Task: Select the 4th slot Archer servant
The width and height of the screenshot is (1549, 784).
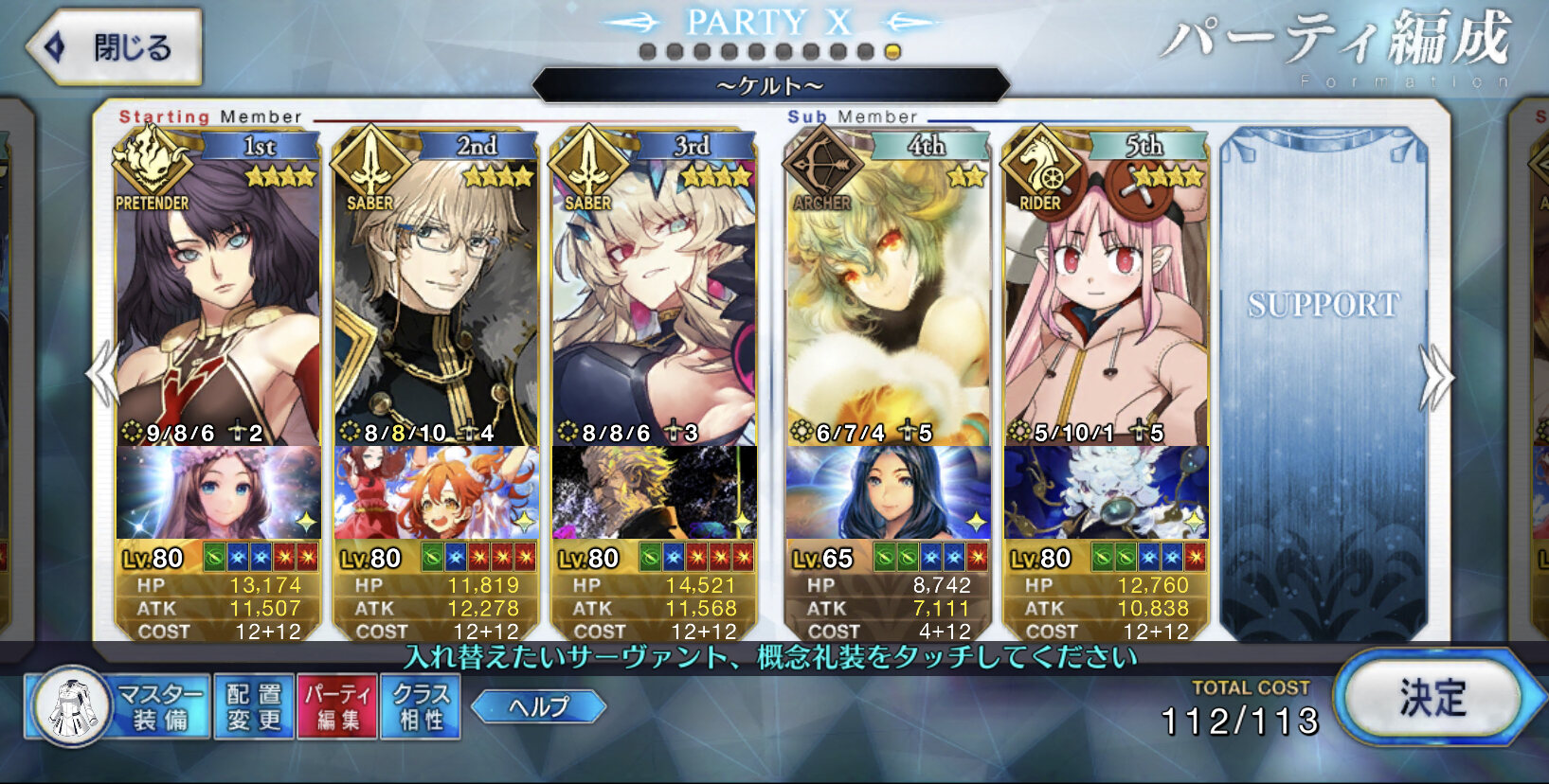Action: tap(888, 303)
